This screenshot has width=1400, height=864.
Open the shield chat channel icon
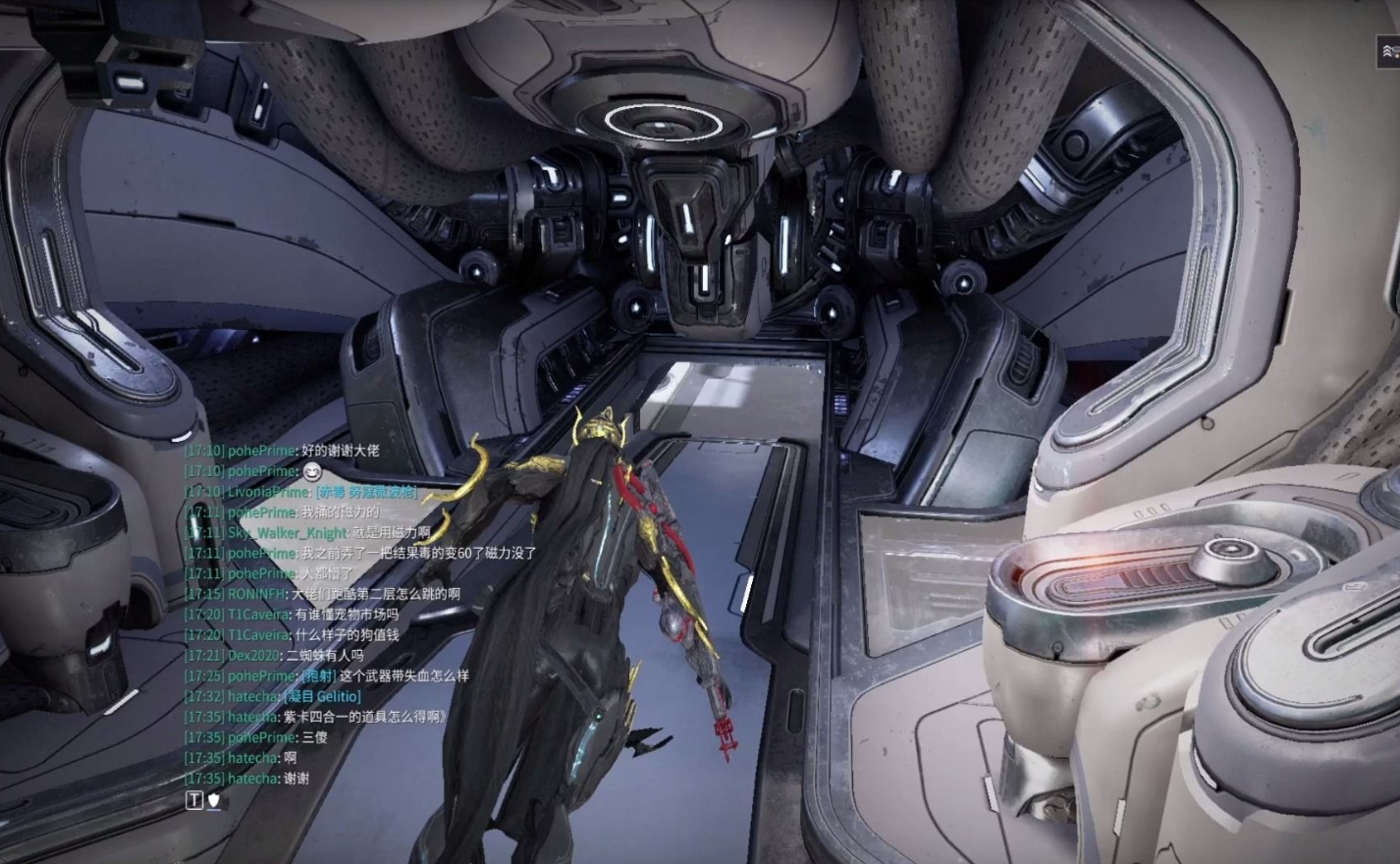tap(214, 801)
